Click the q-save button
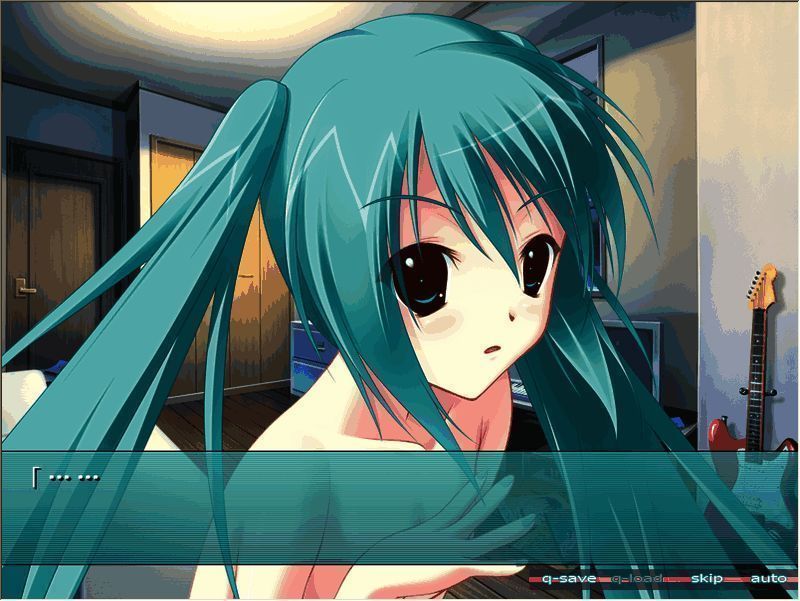The width and height of the screenshot is (800, 601). pos(569,579)
